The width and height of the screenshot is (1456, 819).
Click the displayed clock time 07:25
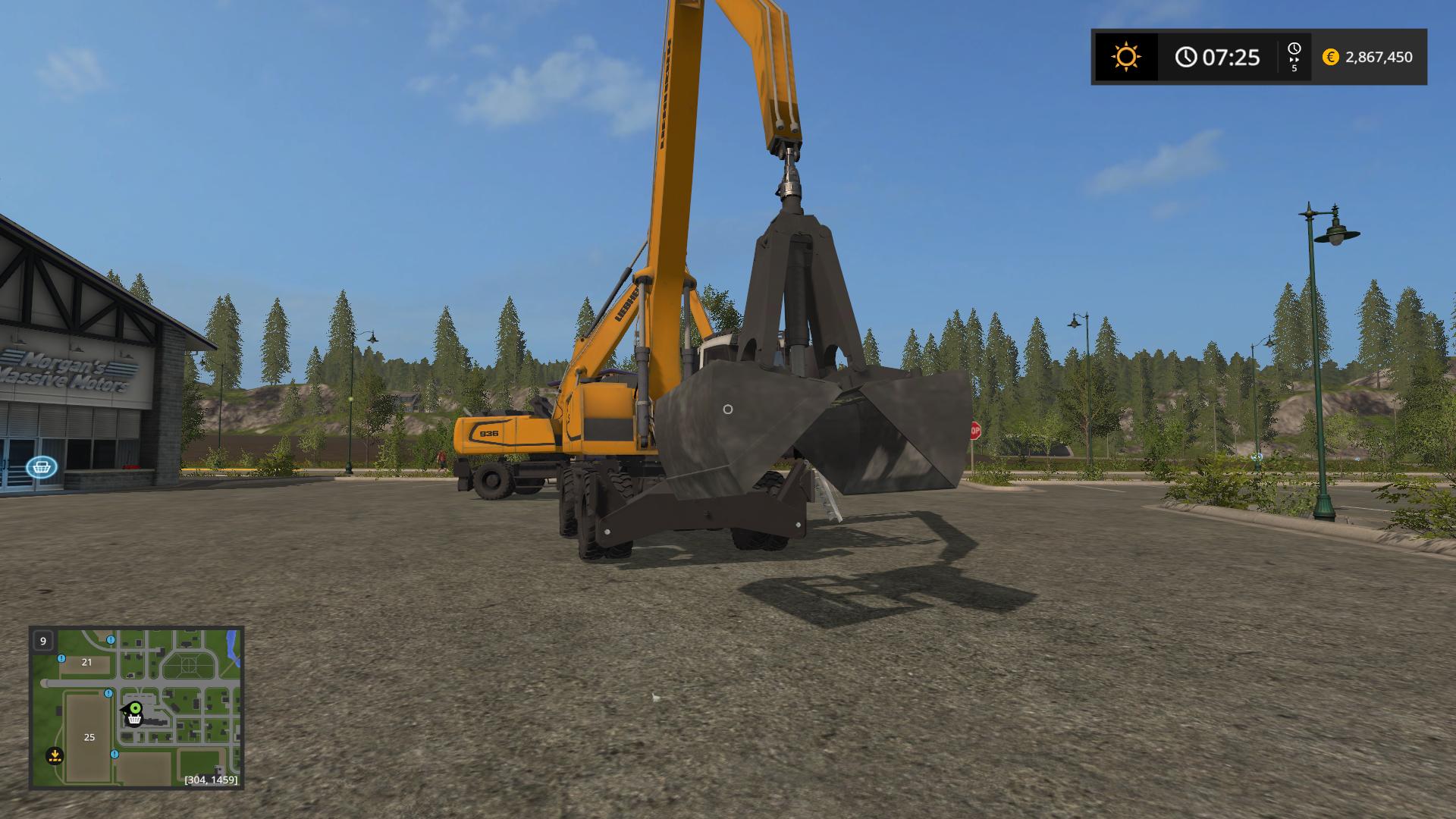(1228, 56)
